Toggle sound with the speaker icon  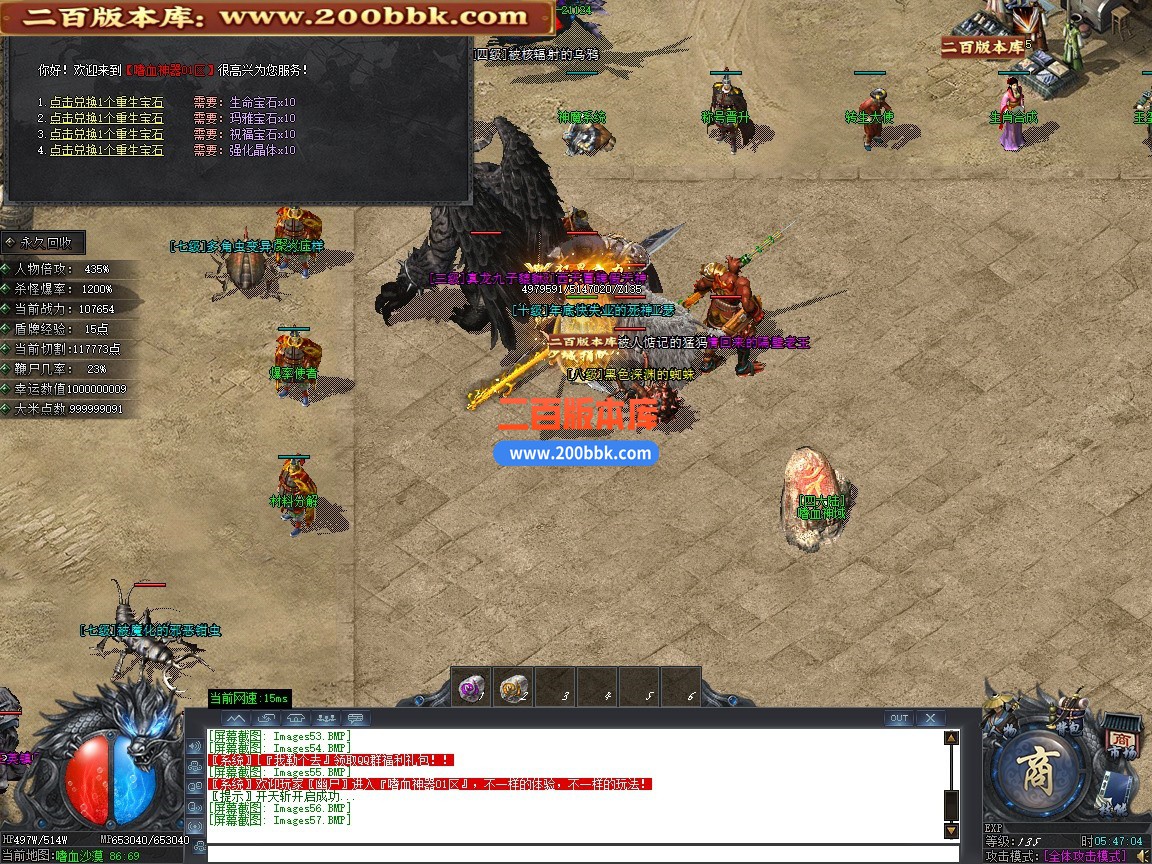tap(1142, 856)
